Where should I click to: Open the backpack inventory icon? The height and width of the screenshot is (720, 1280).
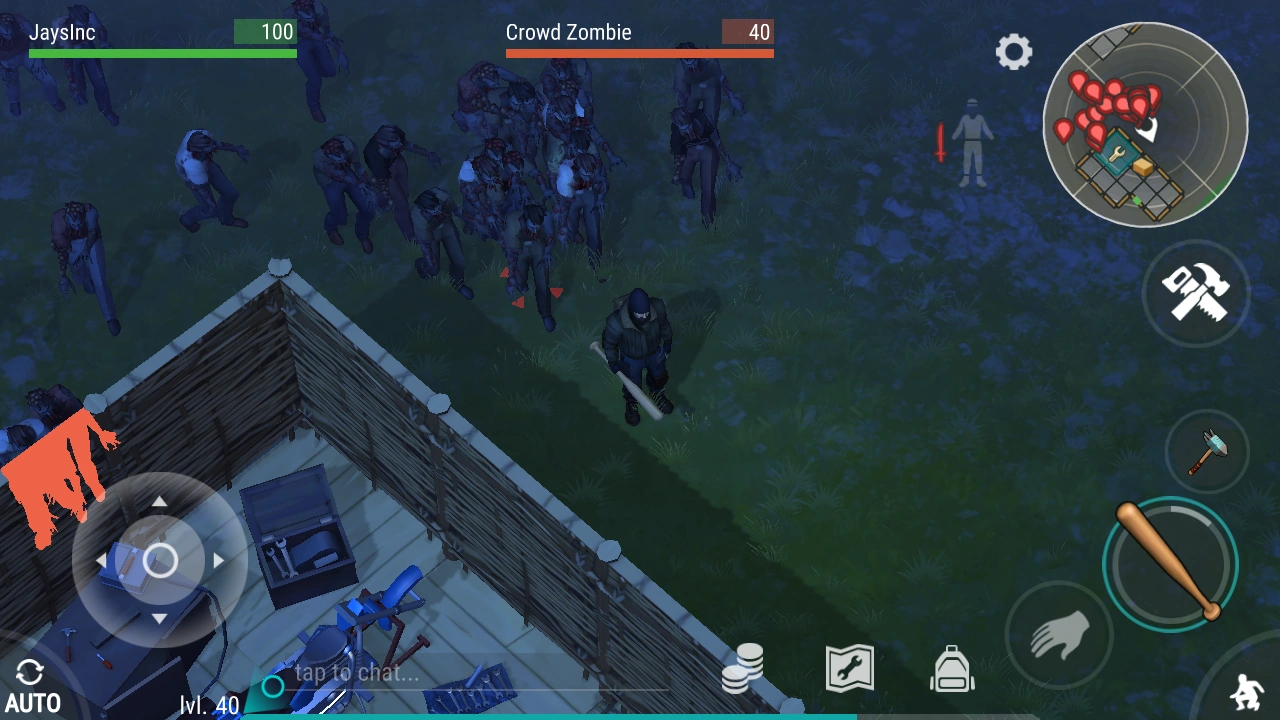(x=951, y=667)
